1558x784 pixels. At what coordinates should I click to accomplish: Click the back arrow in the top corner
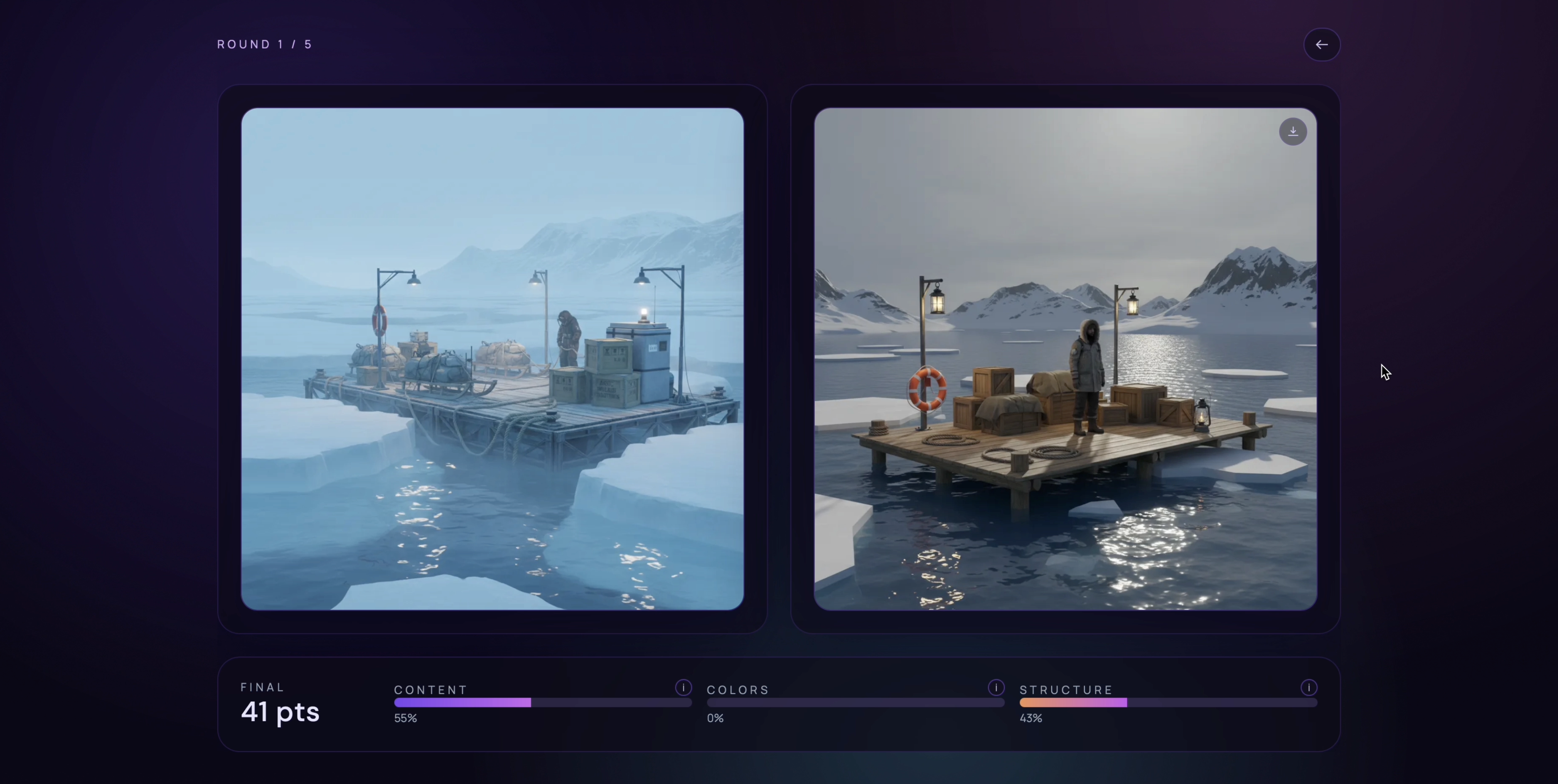click(1322, 44)
